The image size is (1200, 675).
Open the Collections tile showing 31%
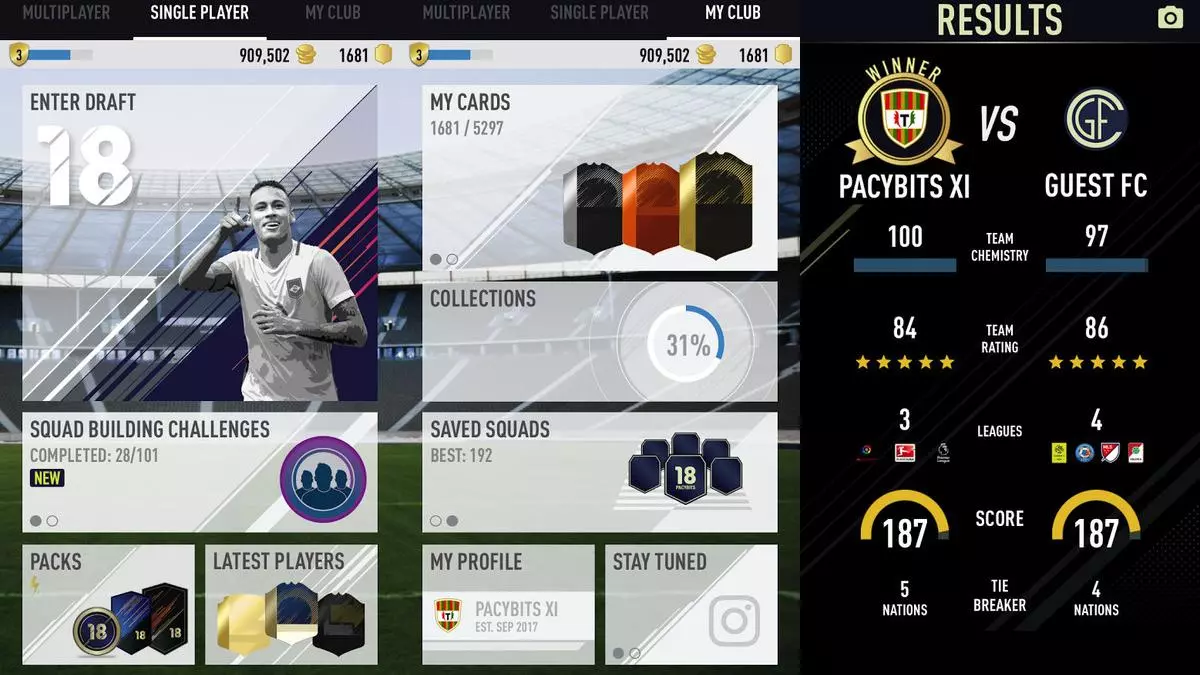tap(599, 341)
